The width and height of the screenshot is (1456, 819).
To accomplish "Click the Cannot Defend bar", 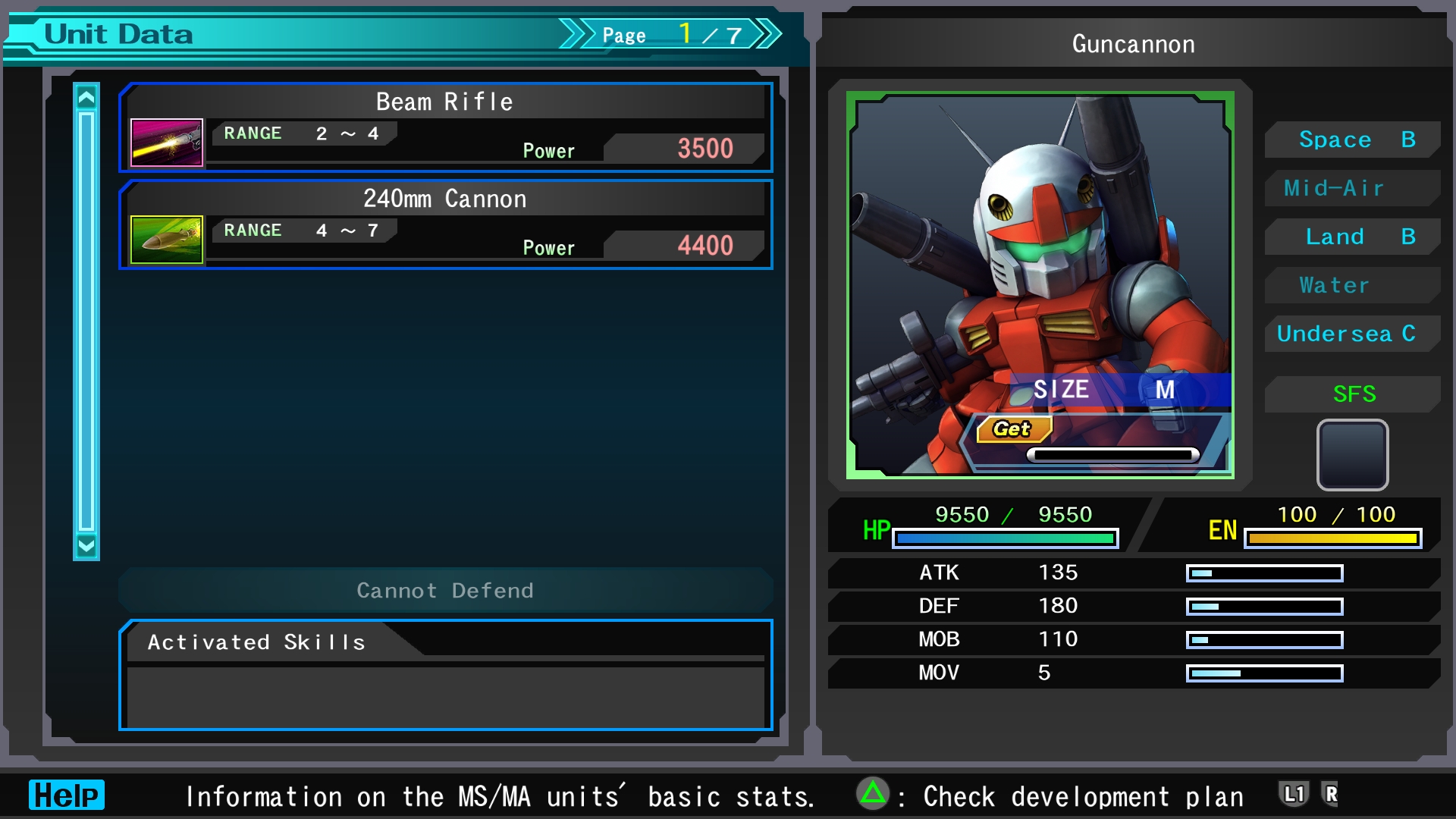I will click(445, 590).
